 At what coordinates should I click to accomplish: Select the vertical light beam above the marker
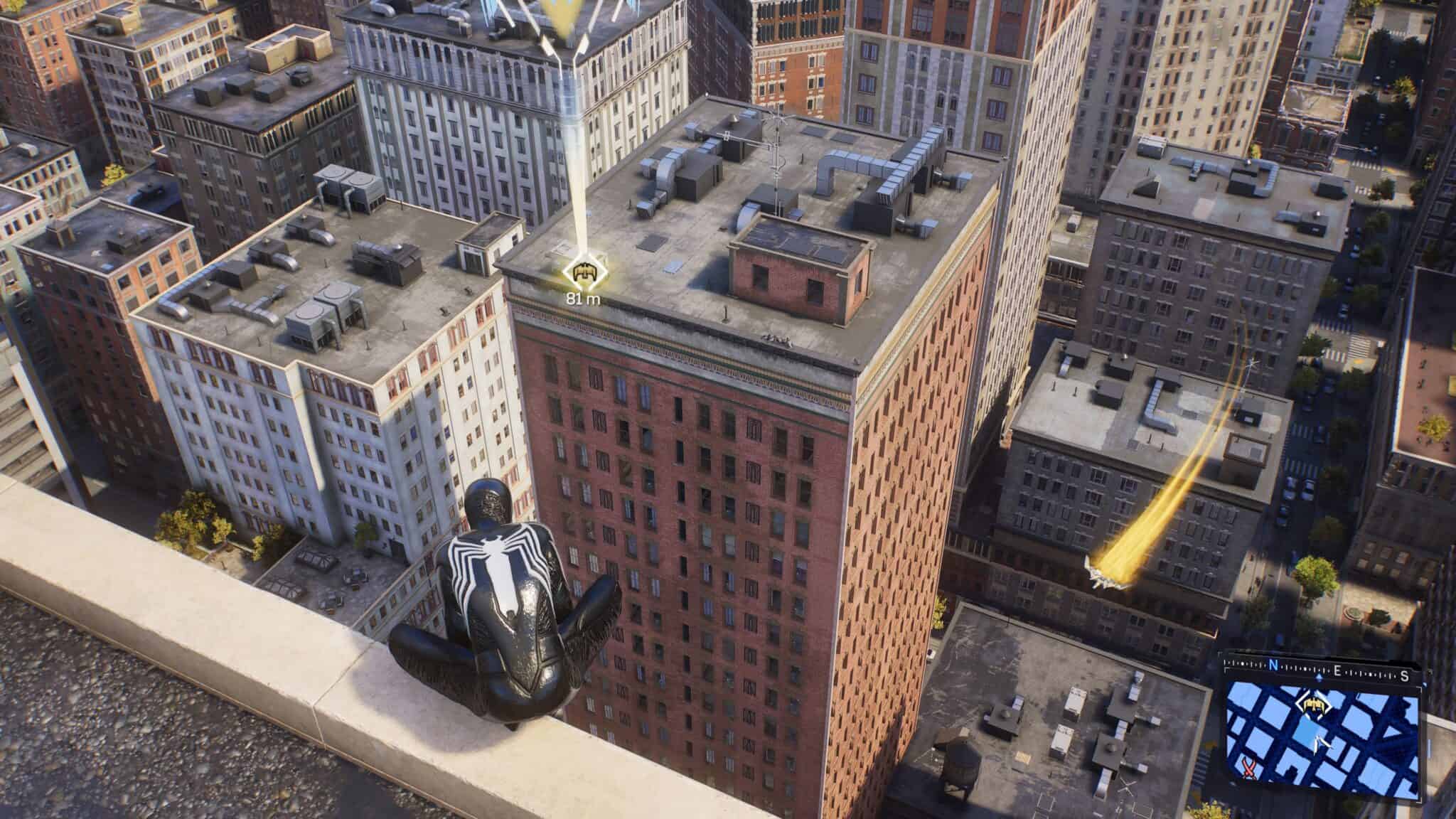tap(573, 142)
